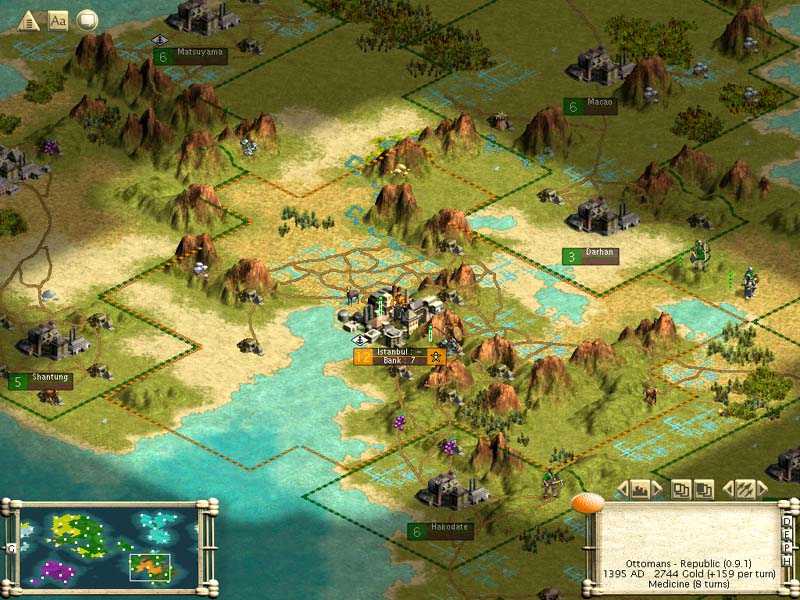Select the triple-arrows unit button
Image resolution: width=800 pixels, height=600 pixels.
pos(744,489)
